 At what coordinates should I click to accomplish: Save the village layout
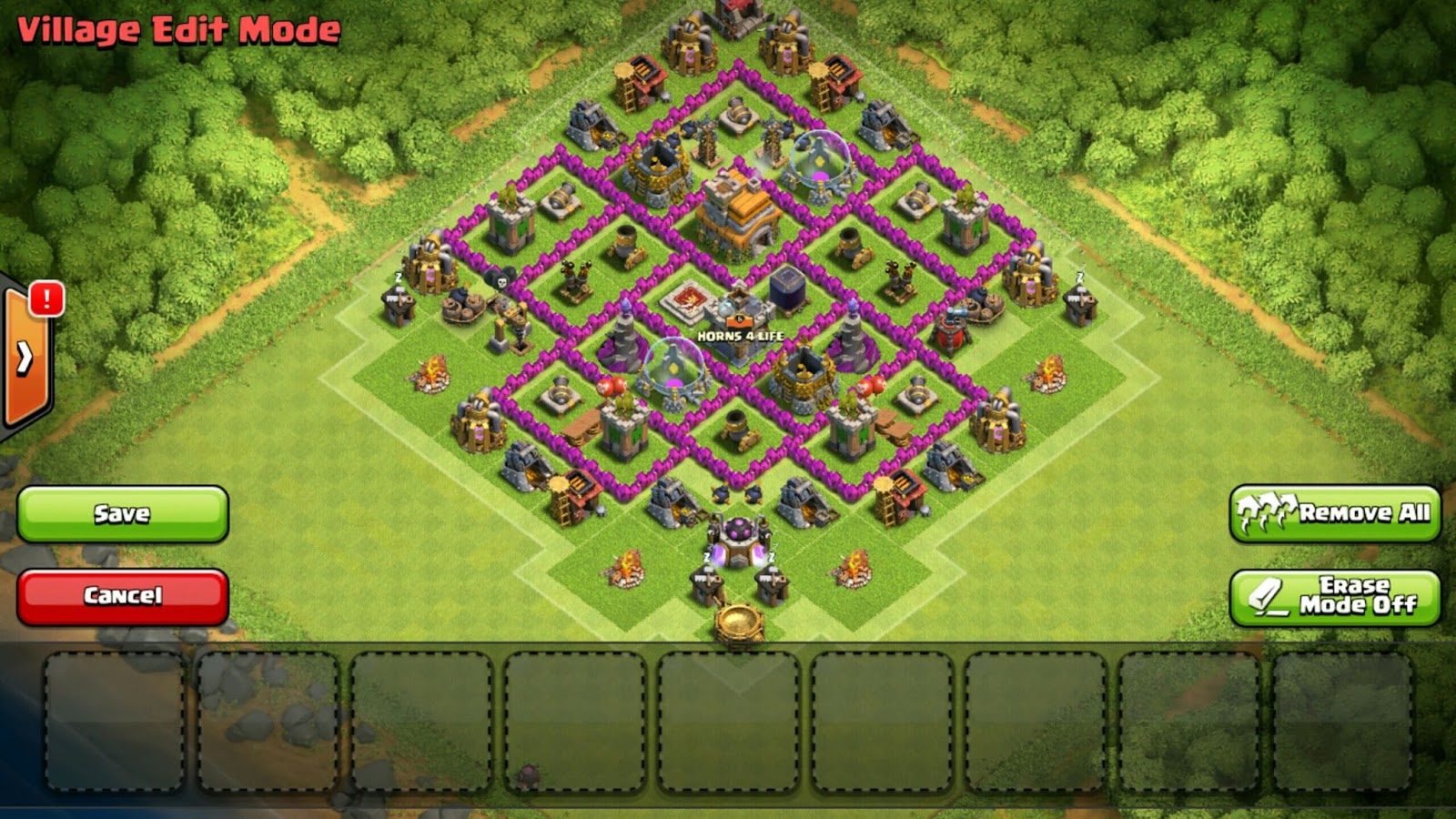coord(123,514)
